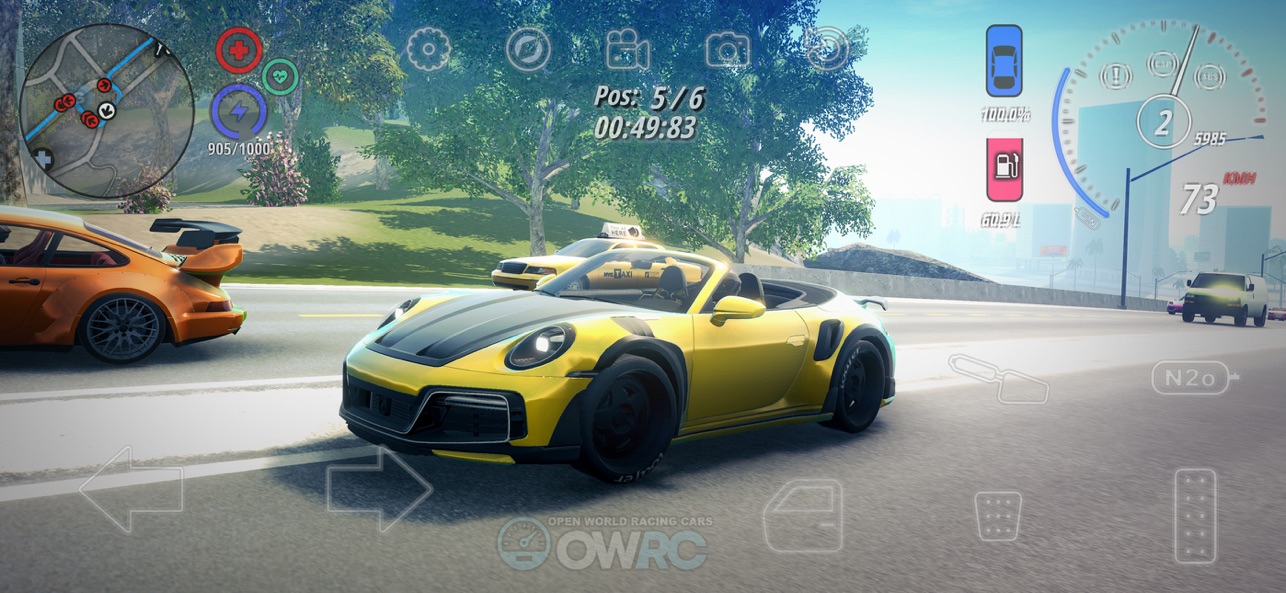The height and width of the screenshot is (593, 1286).
Task: Tap the blue lightning energy icon
Action: point(239,110)
